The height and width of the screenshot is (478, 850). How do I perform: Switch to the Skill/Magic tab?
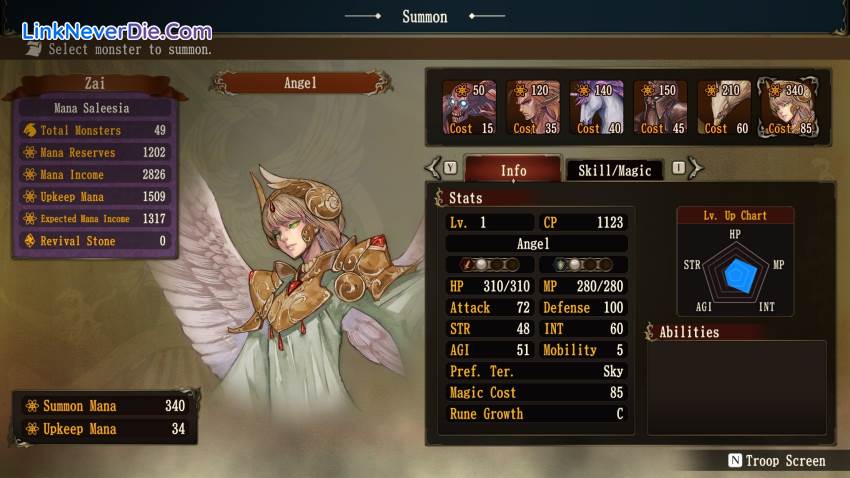tap(614, 170)
